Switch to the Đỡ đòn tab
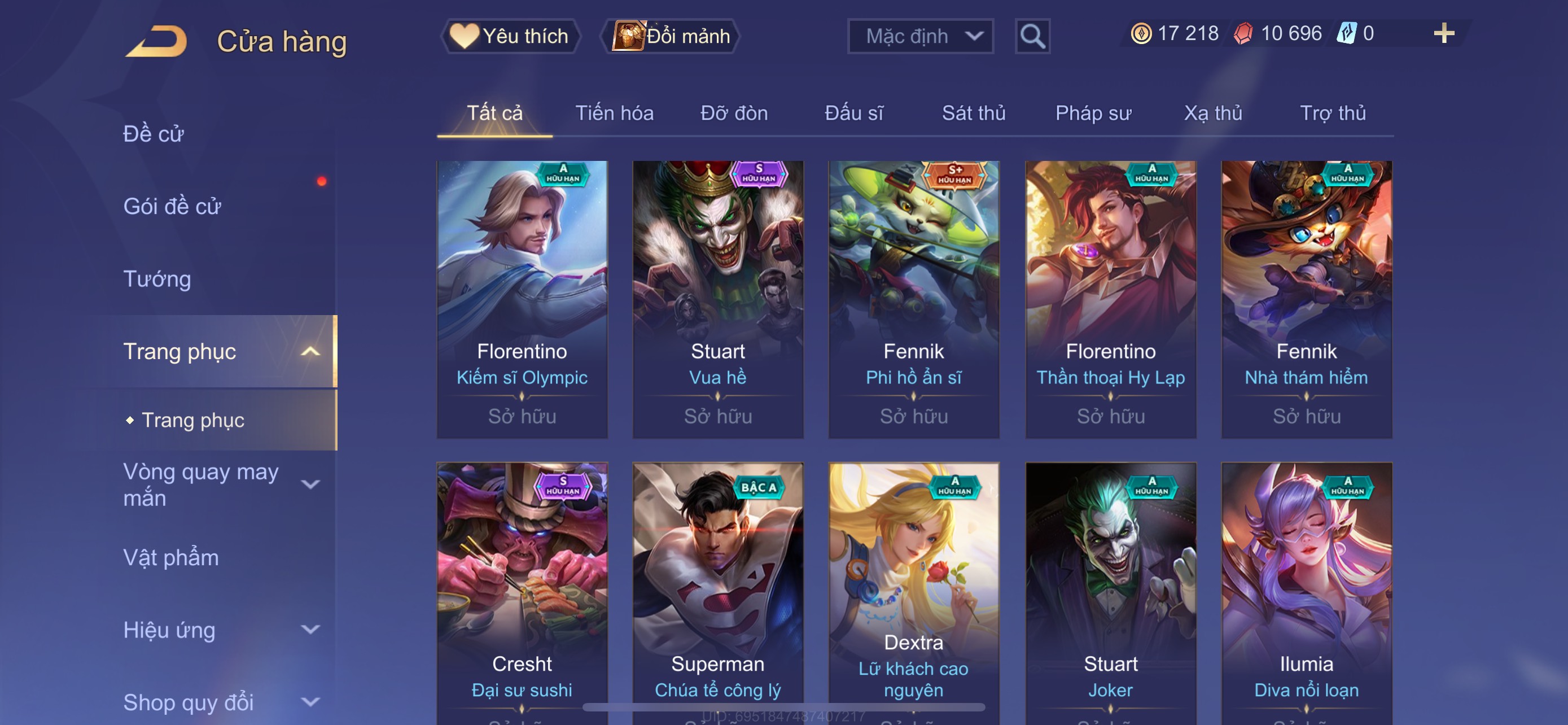The image size is (1568, 725). click(734, 113)
